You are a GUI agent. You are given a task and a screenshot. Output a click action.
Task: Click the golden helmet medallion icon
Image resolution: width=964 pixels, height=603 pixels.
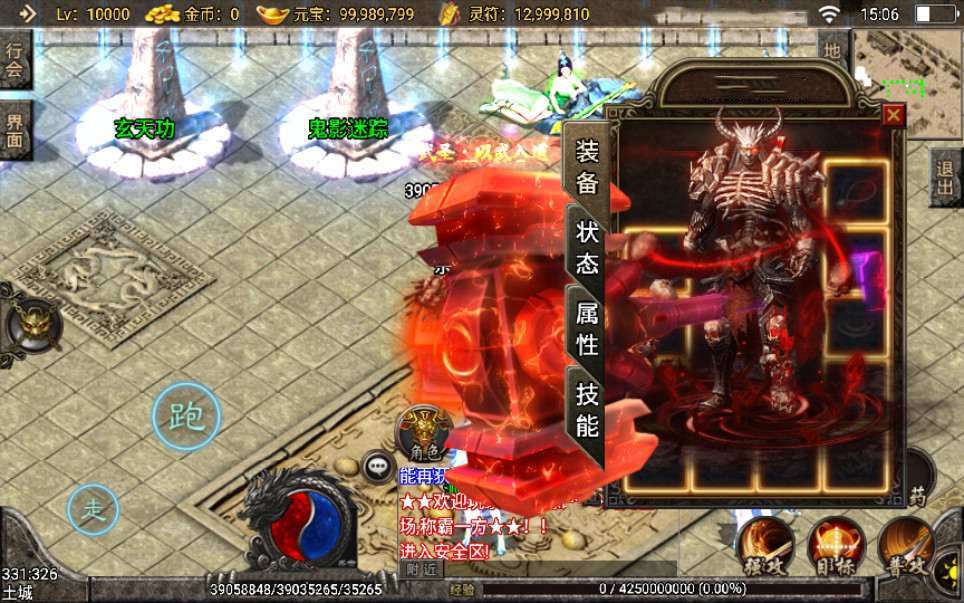[x=28, y=323]
